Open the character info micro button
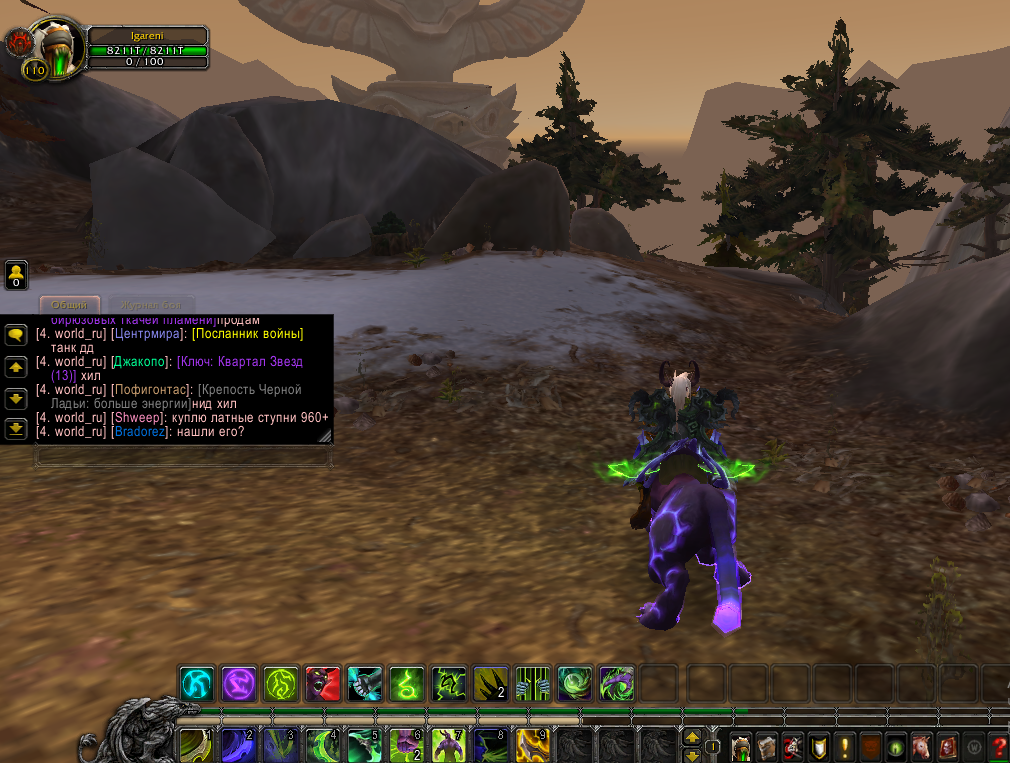This screenshot has height=763, width=1010. [741, 747]
